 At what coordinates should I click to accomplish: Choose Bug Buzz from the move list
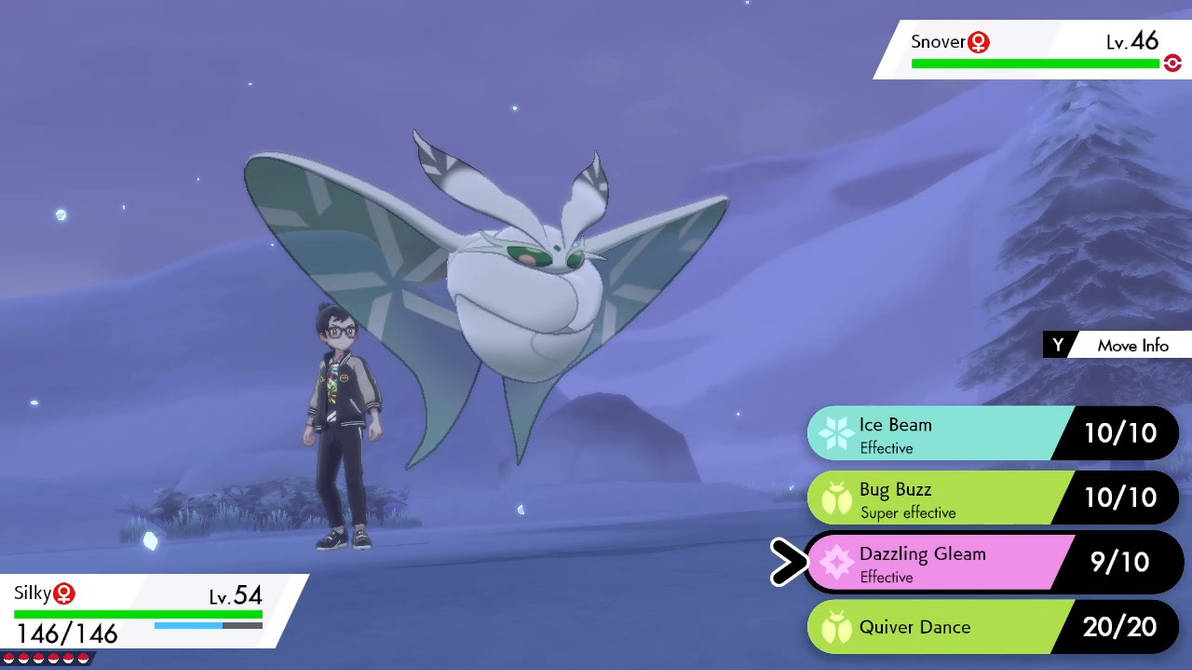tap(940, 498)
